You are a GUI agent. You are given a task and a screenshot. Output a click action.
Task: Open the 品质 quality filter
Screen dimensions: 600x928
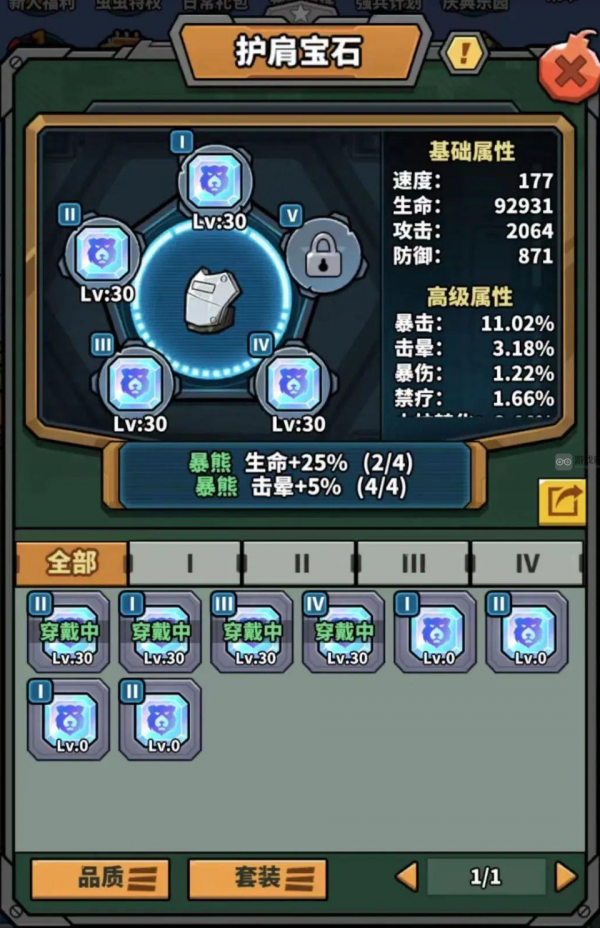coord(100,878)
